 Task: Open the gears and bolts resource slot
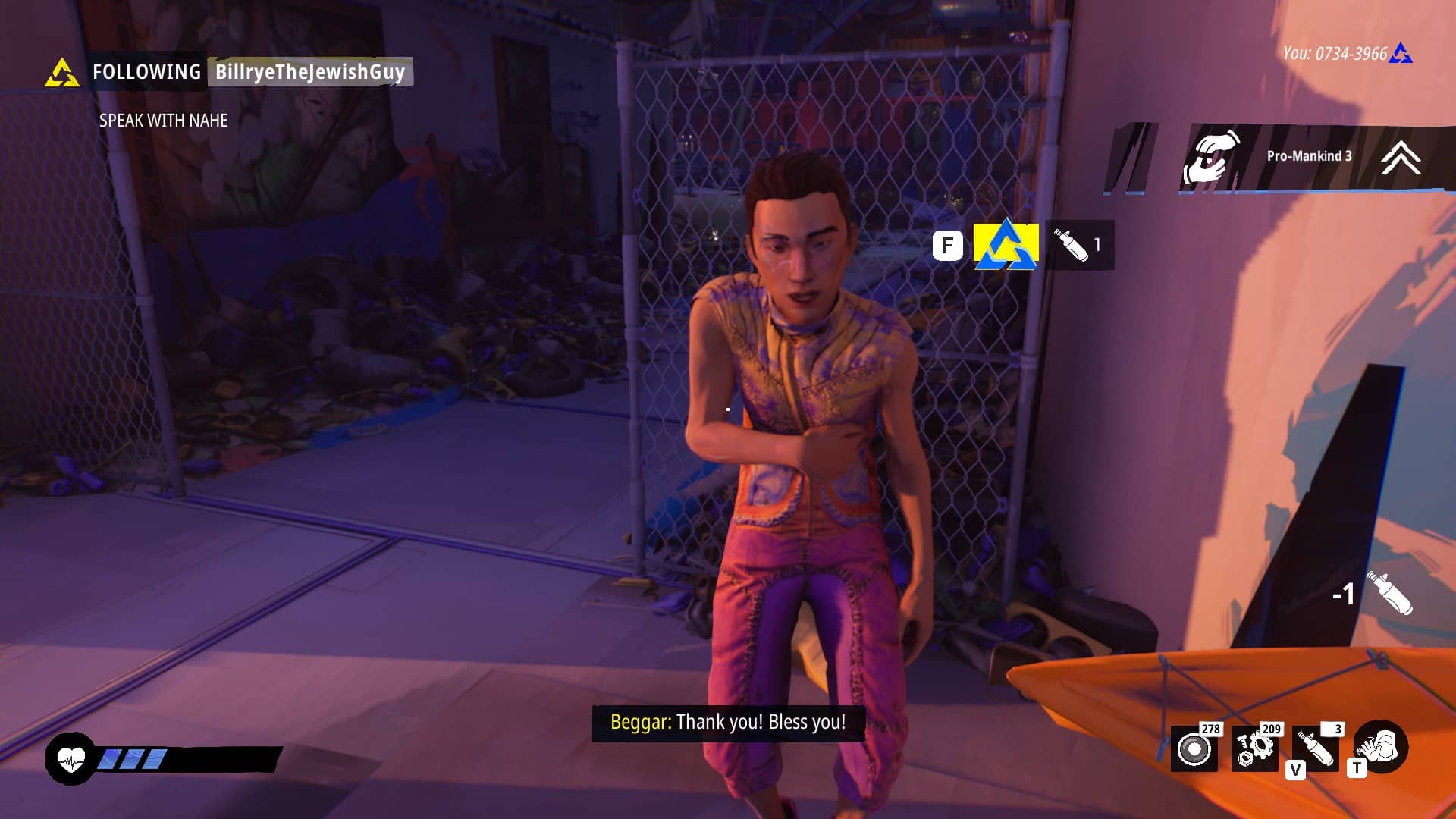1254,748
